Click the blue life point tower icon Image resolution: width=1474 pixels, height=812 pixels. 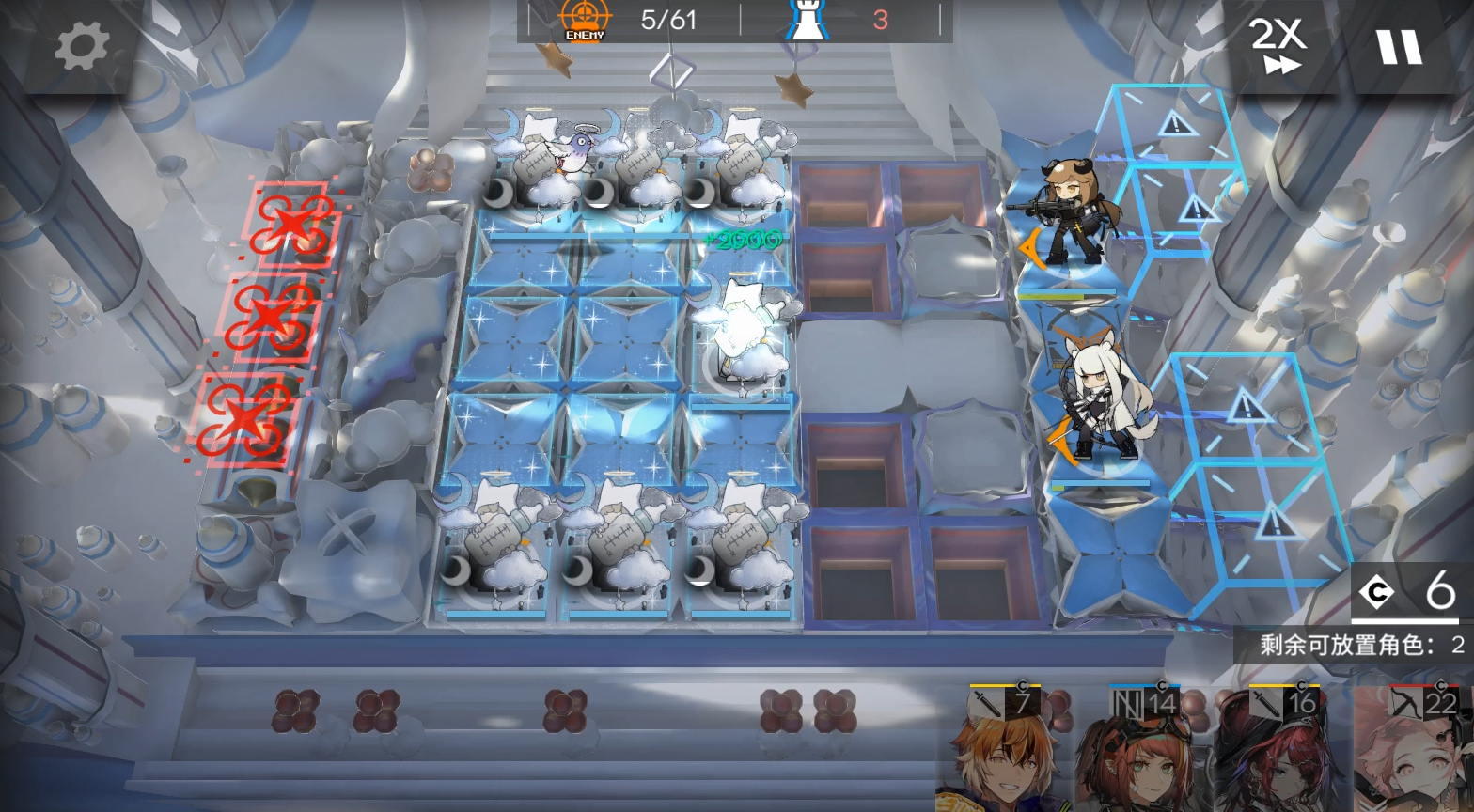point(808,19)
